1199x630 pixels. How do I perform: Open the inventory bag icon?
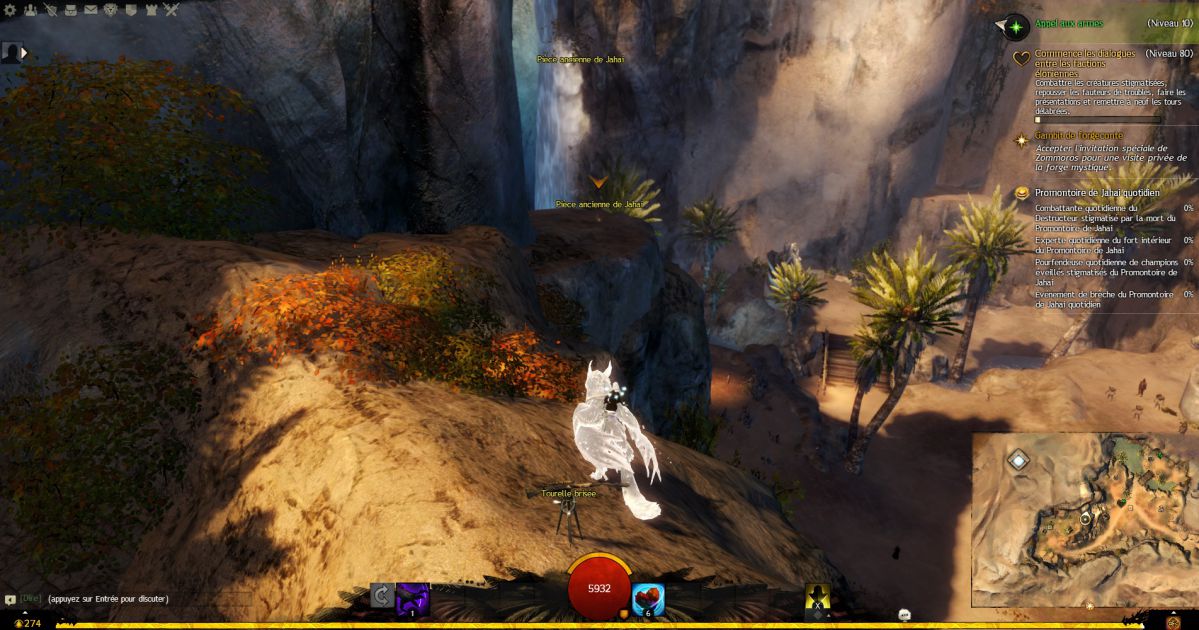(70, 10)
